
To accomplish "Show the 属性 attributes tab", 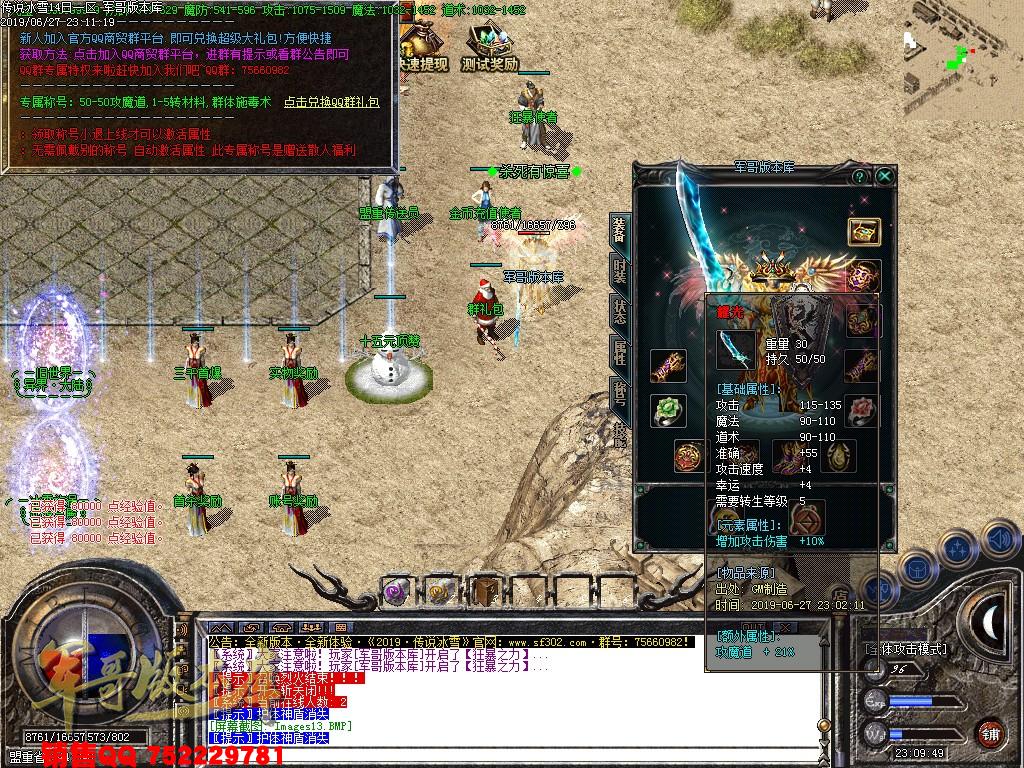I will click(619, 352).
